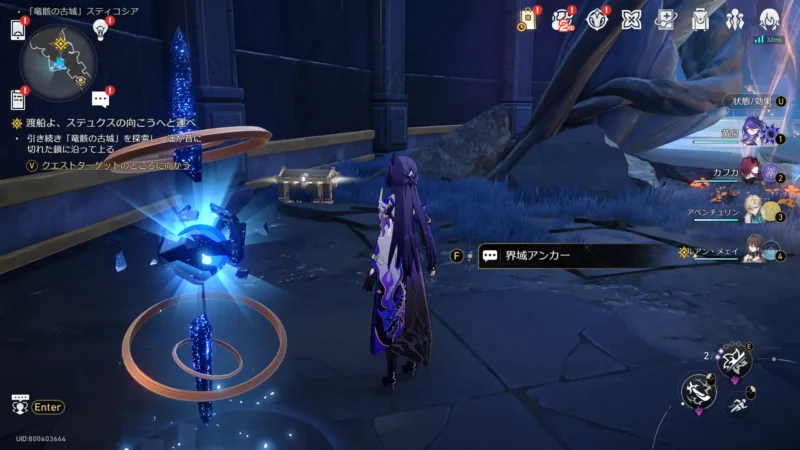
Task: Open the guide book icon
Action: coord(666,20)
